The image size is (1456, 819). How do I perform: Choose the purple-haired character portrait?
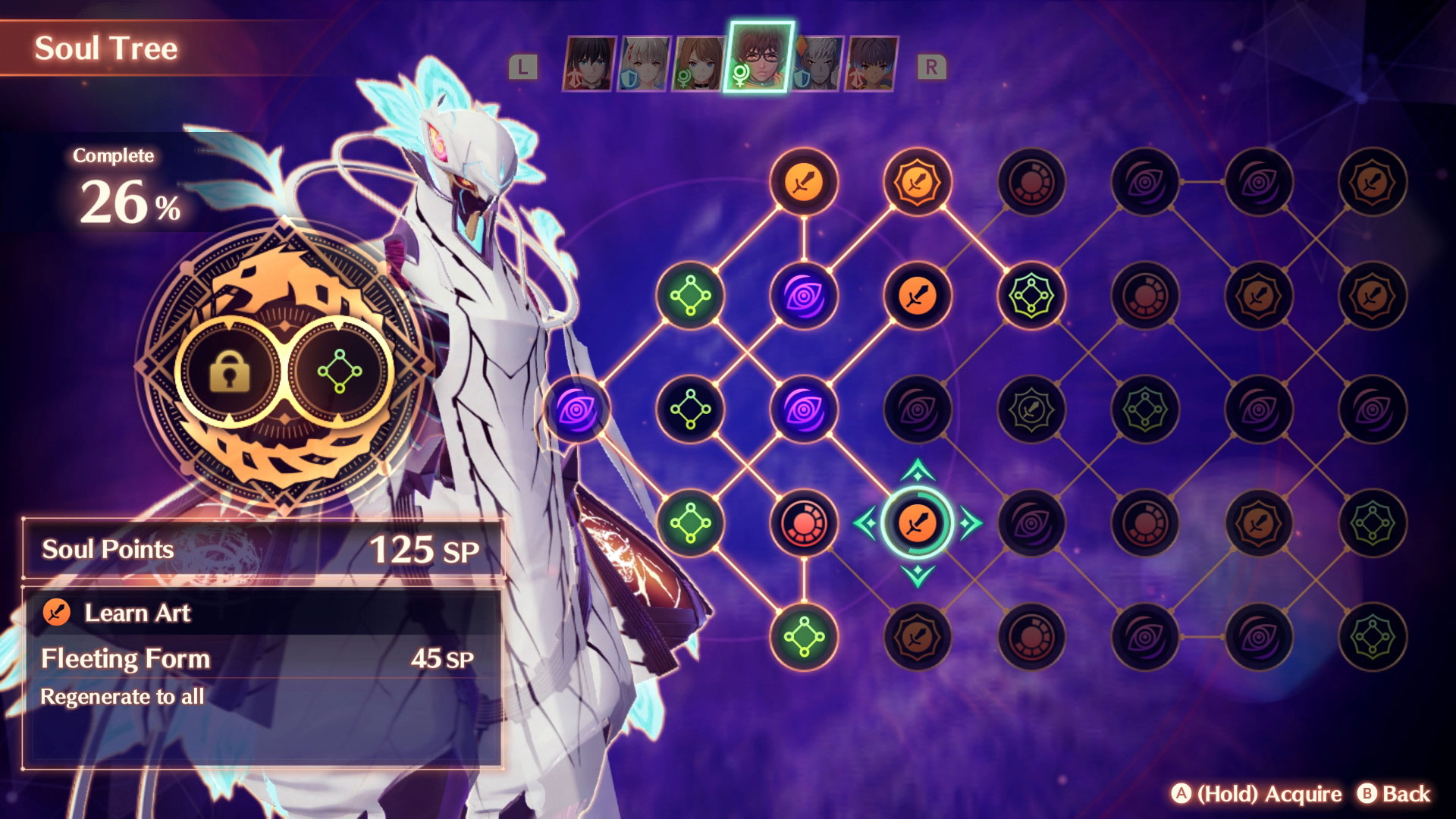click(872, 64)
